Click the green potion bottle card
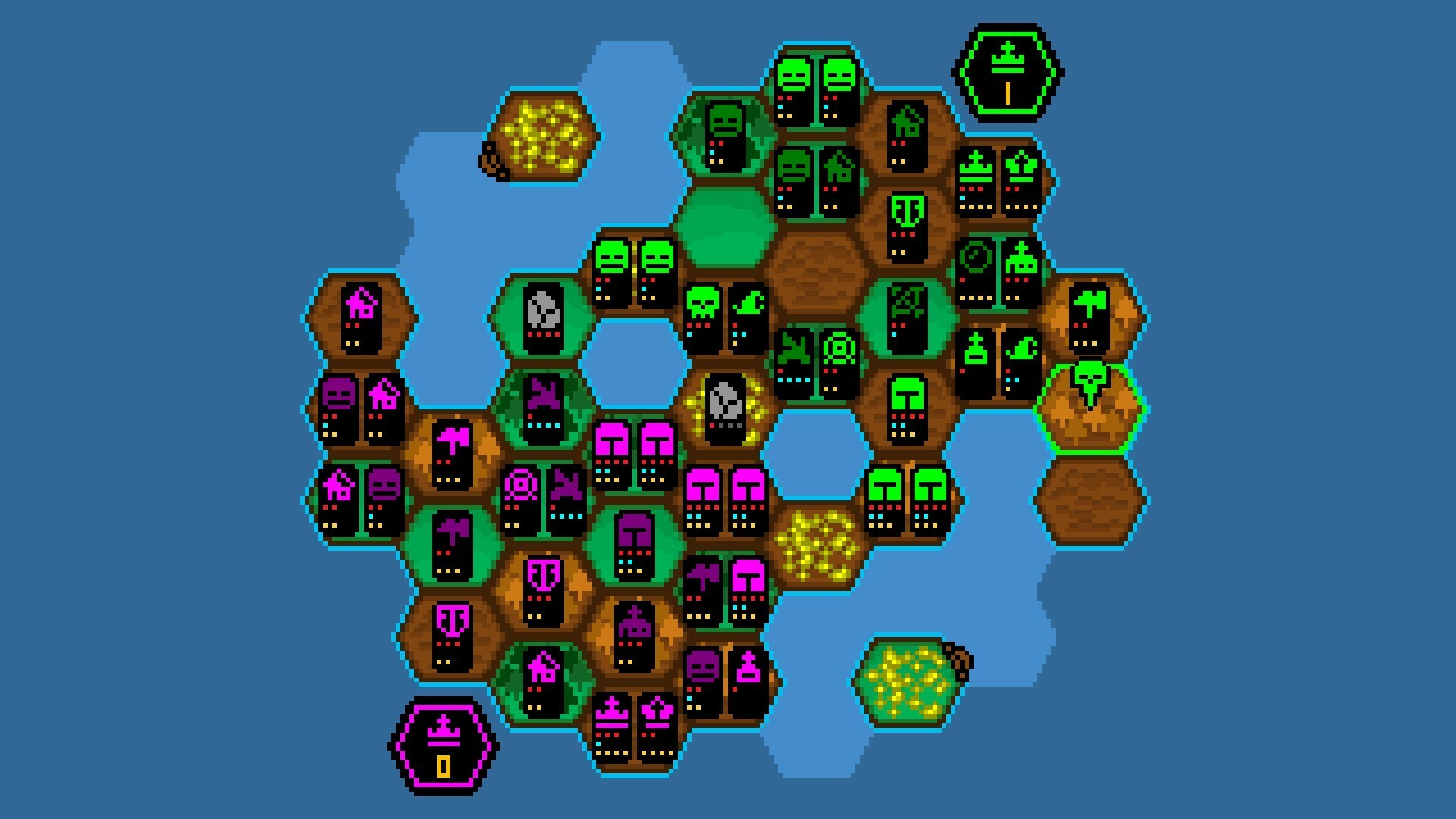 click(977, 353)
